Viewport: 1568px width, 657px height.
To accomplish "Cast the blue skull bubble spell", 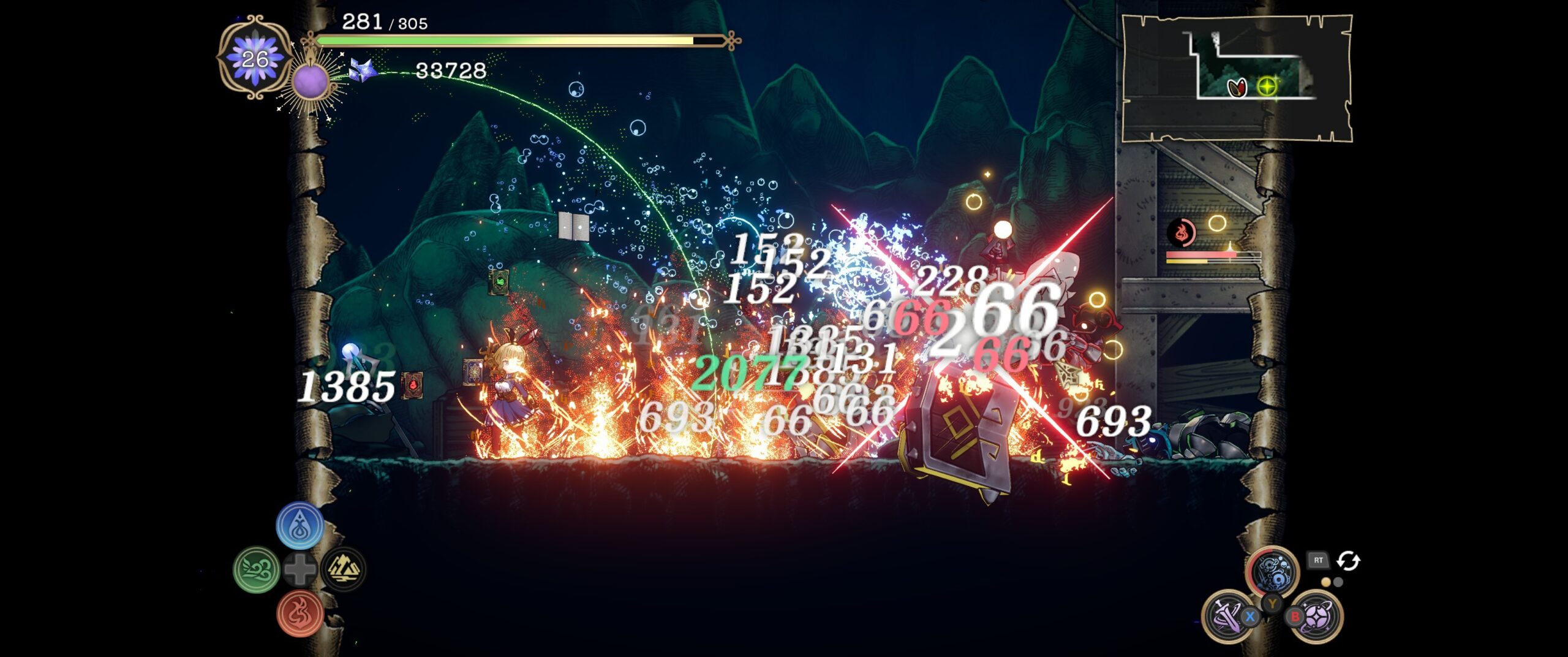I will pyautogui.click(x=1273, y=571).
